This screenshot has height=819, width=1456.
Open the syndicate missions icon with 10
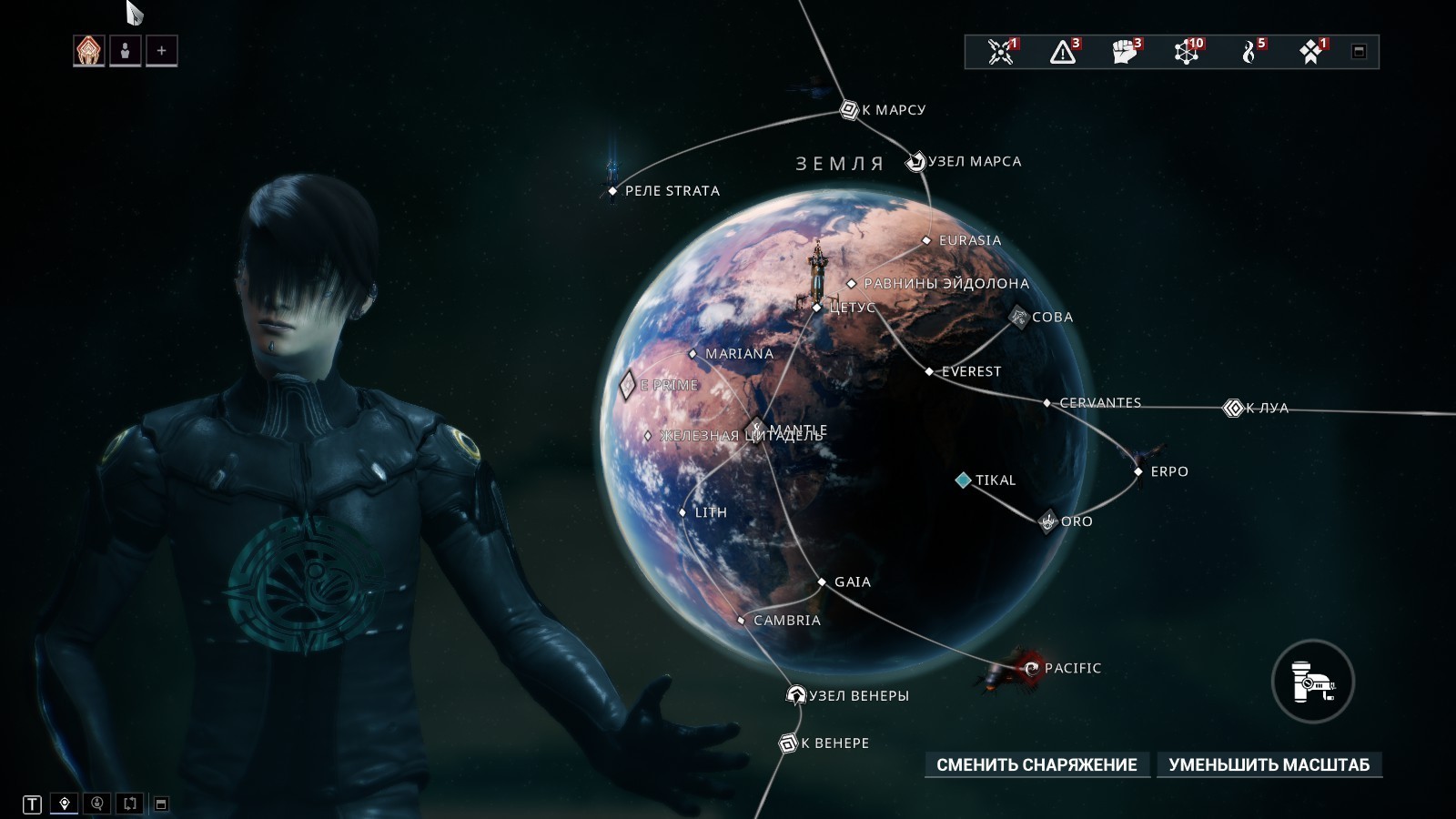point(1187,52)
